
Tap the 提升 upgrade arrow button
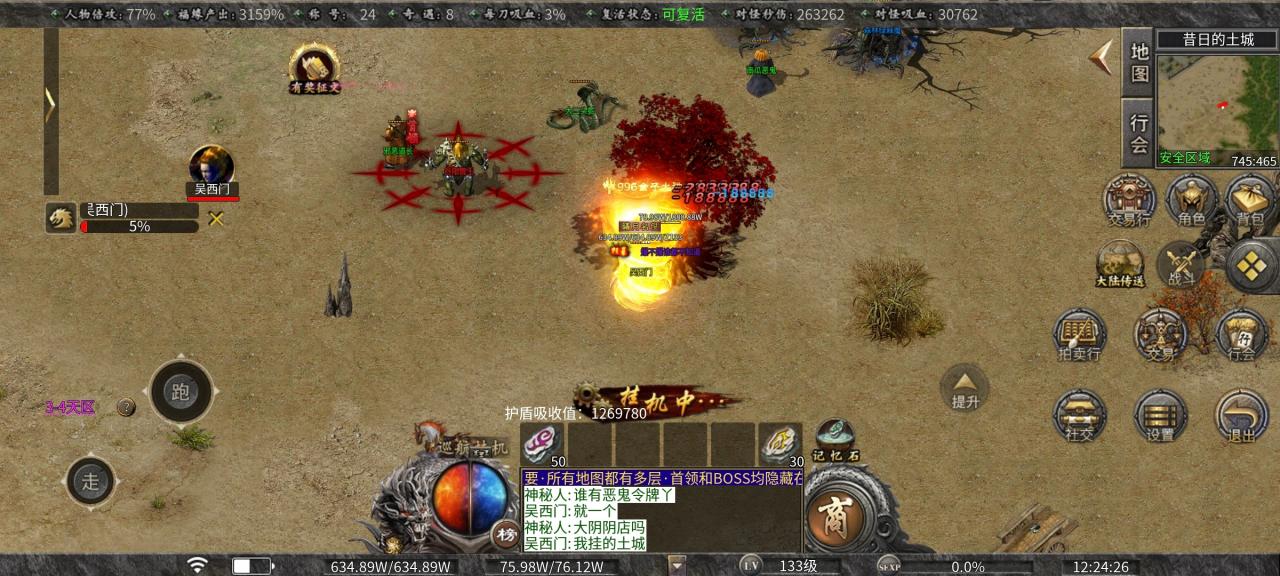(x=965, y=387)
